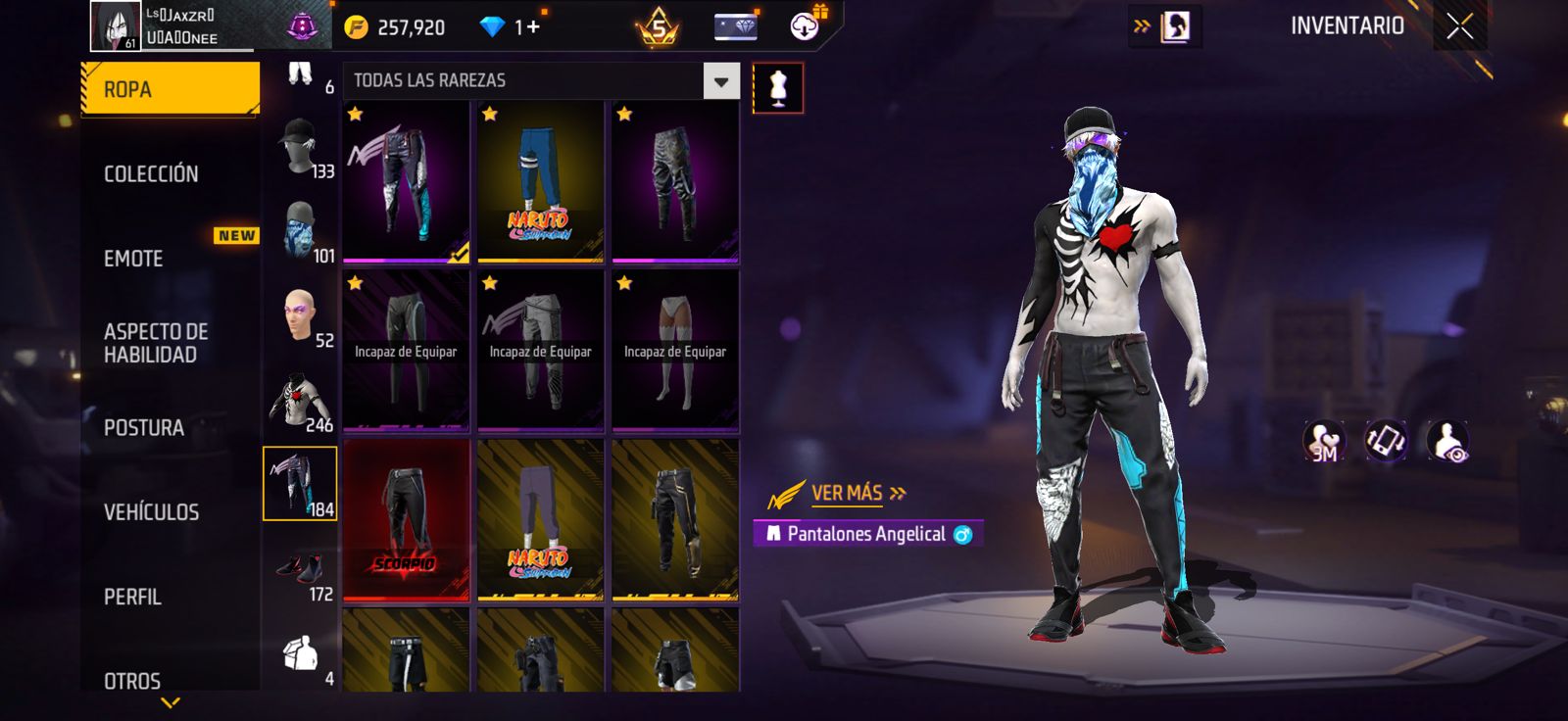
Task: Open the top-up gold coin balance
Action: tap(397, 27)
